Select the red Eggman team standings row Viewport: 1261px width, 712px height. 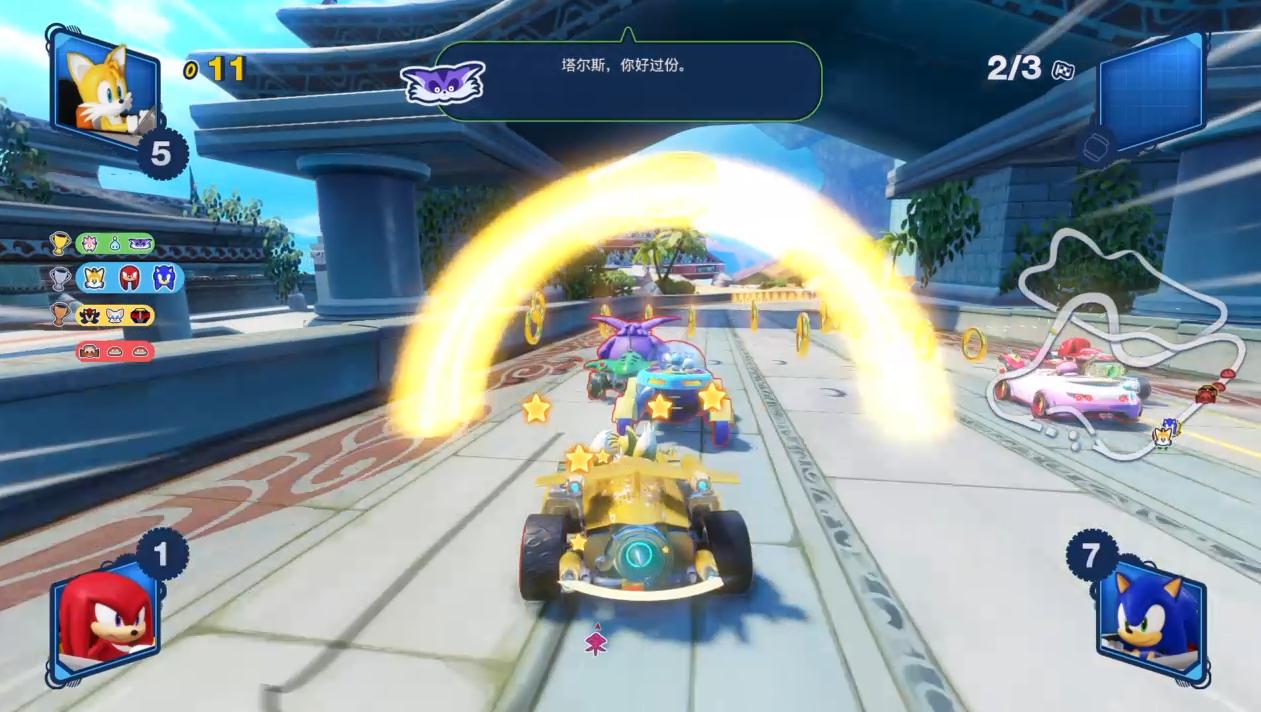[115, 351]
